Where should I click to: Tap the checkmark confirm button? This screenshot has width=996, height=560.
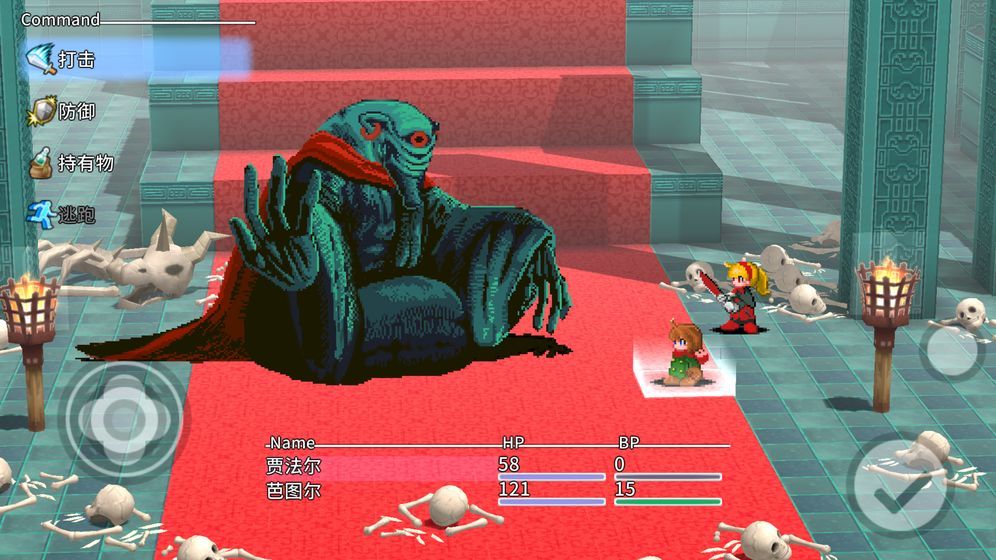click(x=898, y=487)
